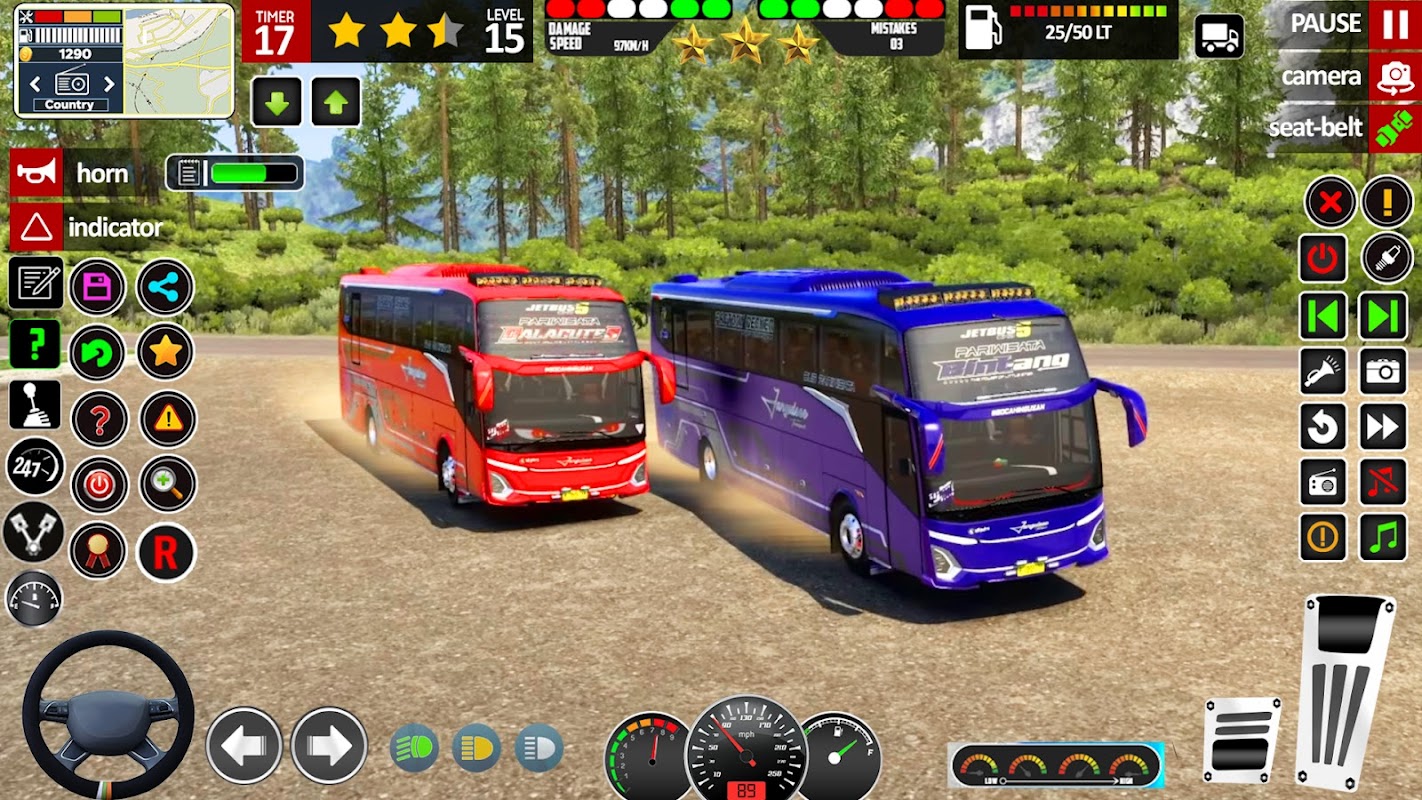The width and height of the screenshot is (1422, 800).
Task: Click the truck icon button
Action: (1219, 37)
